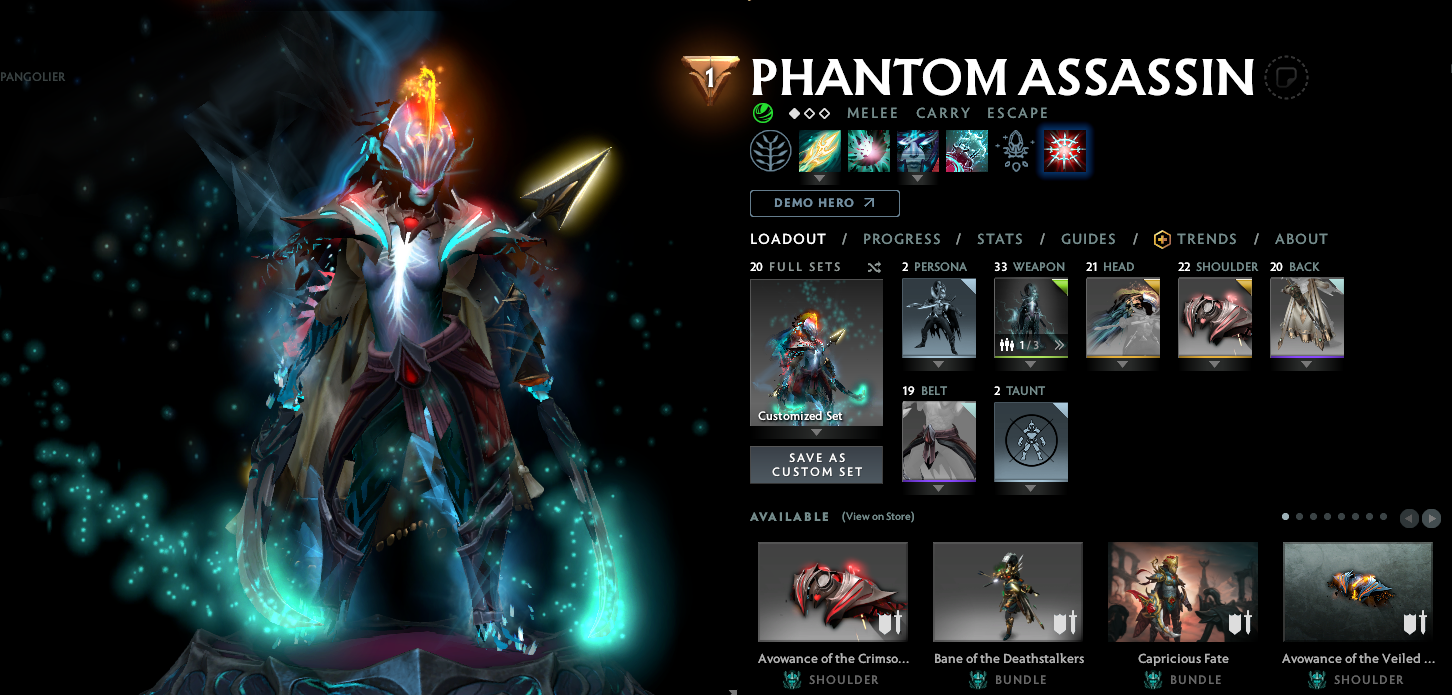Open the Customized Set full sets slot

tap(816, 352)
